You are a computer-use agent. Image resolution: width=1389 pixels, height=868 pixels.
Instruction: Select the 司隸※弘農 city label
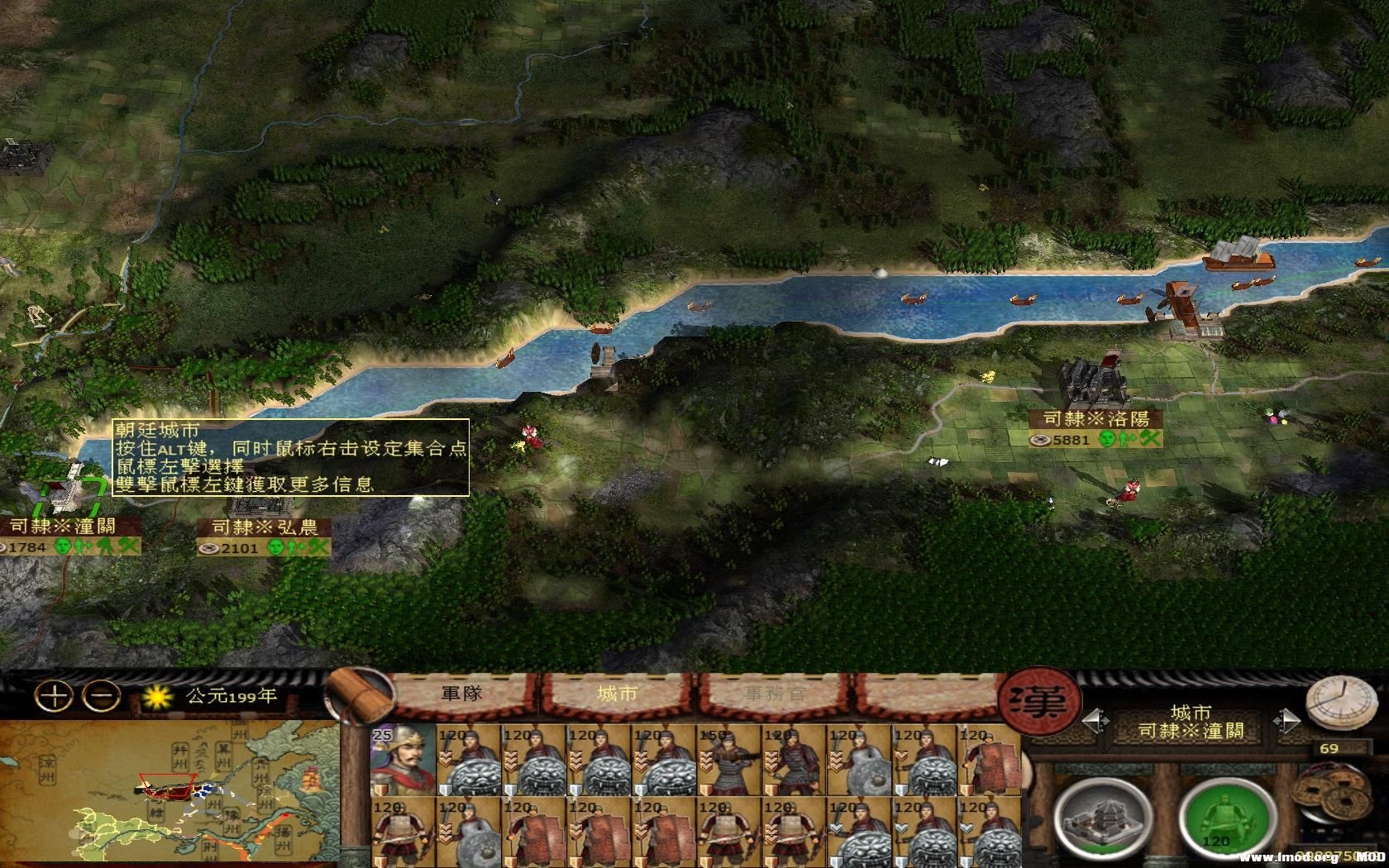pos(265,527)
